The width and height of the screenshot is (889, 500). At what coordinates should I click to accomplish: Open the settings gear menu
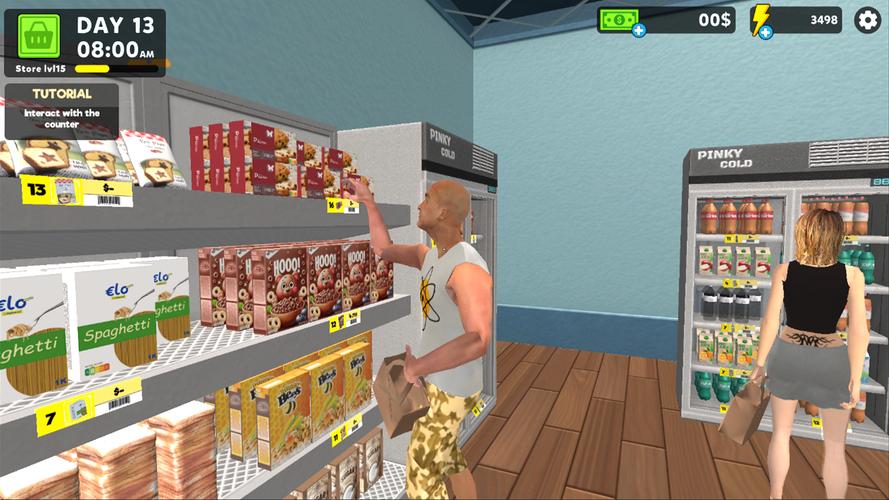tap(867, 20)
